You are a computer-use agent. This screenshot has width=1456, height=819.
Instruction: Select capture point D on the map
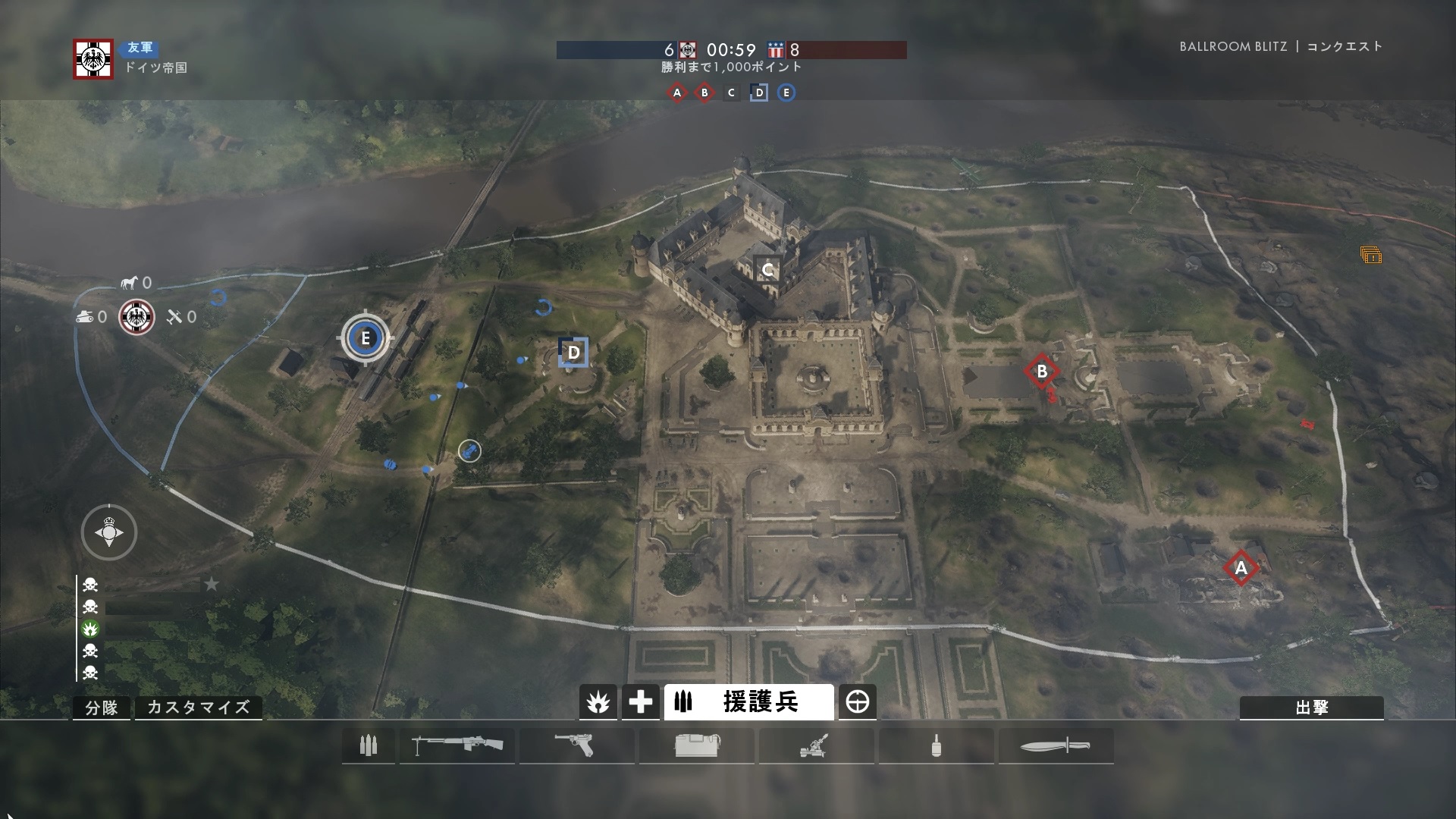click(573, 353)
